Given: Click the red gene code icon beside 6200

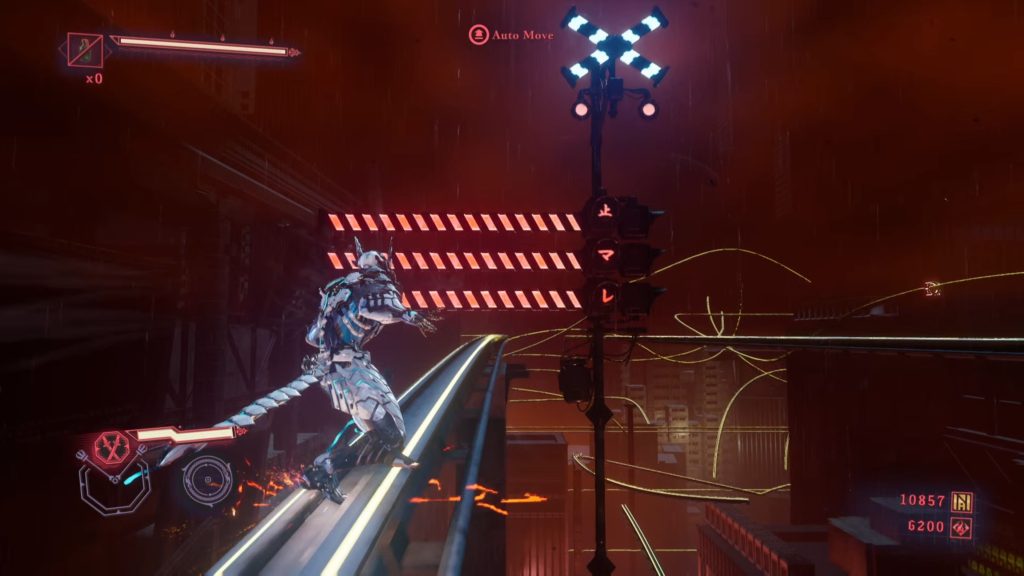Looking at the screenshot, I should pos(964,526).
